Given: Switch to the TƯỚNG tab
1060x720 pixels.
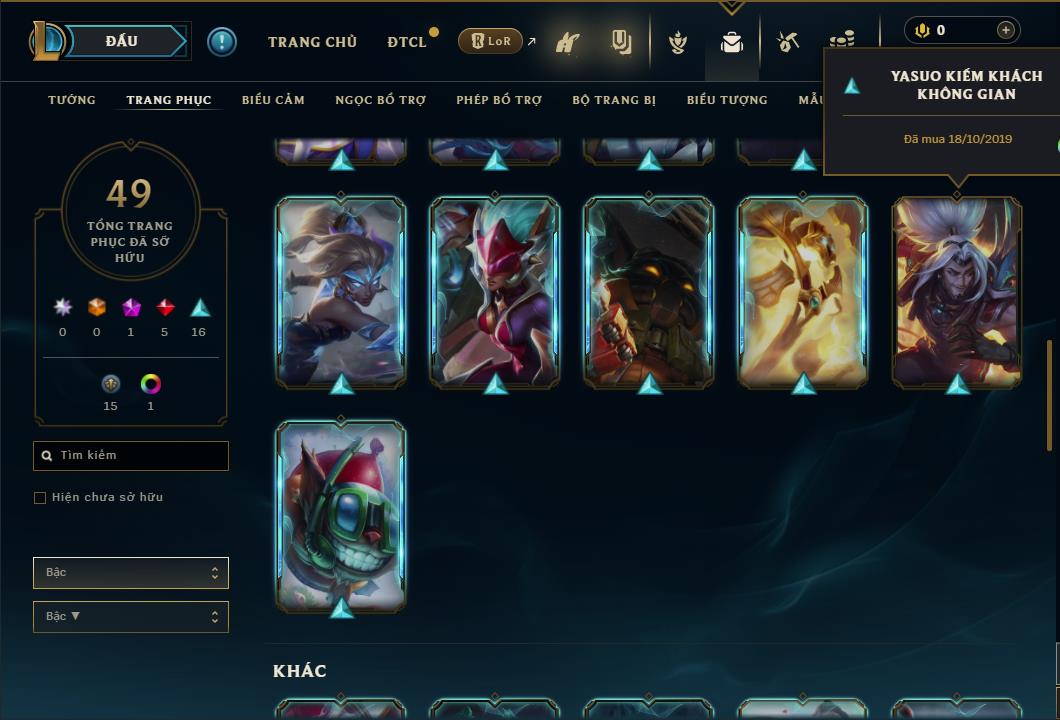Looking at the screenshot, I should click(72, 100).
